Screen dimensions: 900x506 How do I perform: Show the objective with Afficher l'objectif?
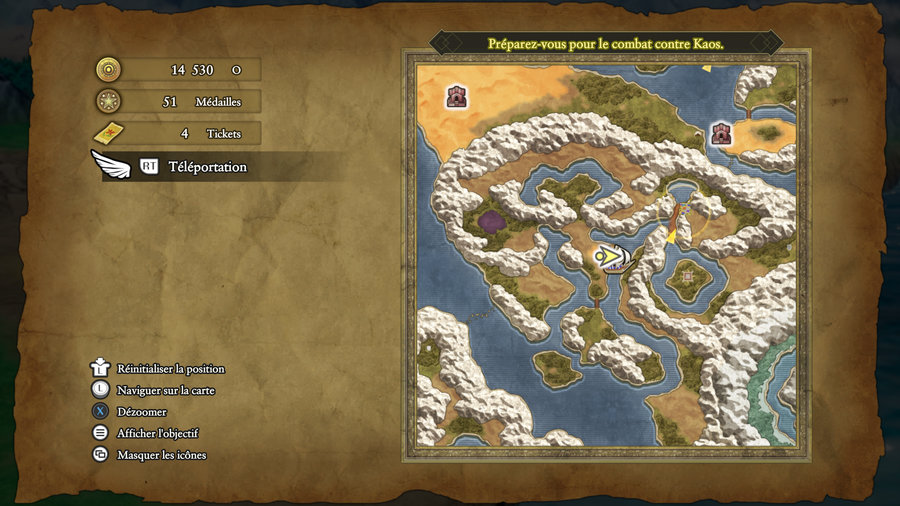pos(157,433)
